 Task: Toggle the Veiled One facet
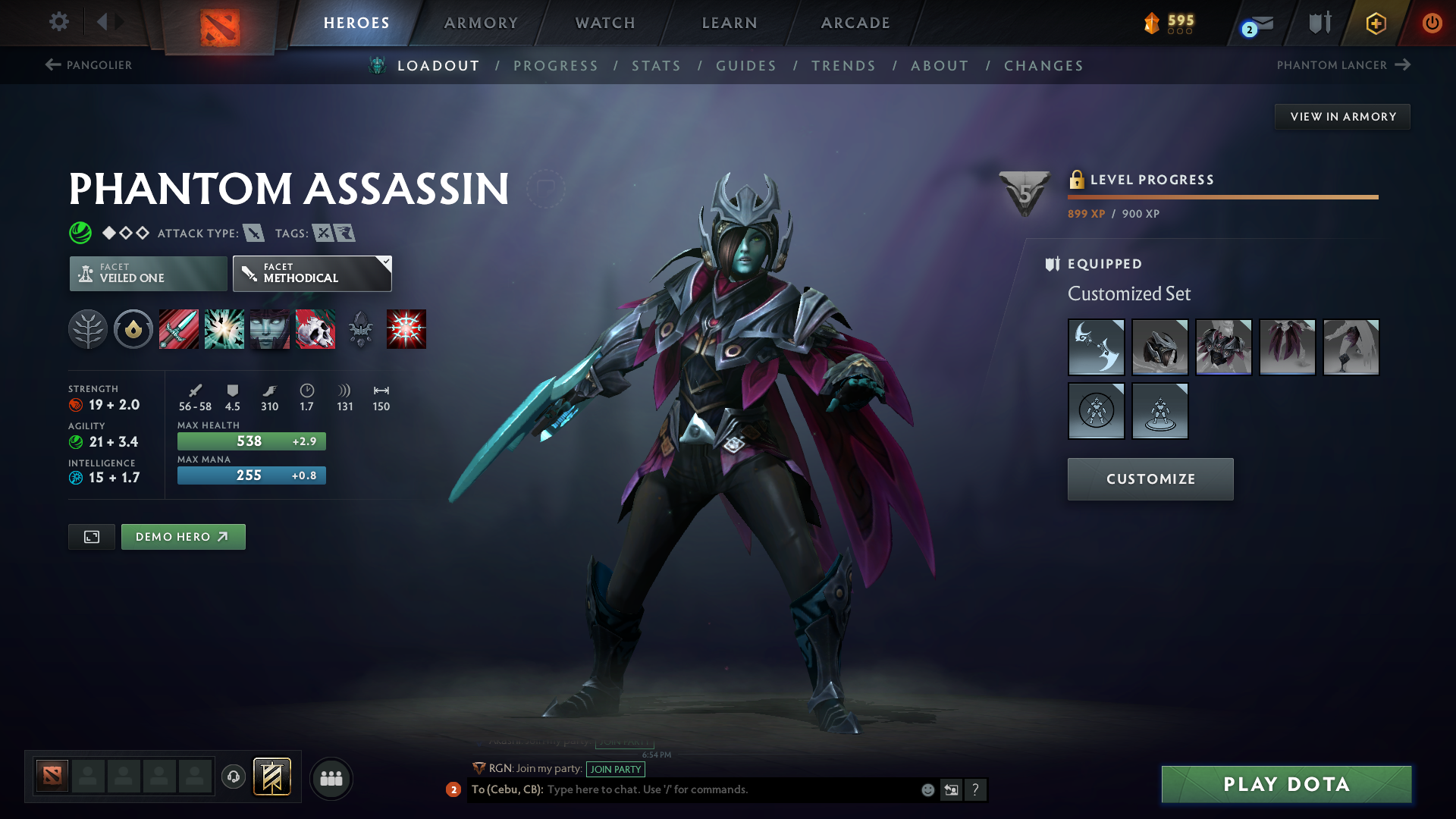147,273
